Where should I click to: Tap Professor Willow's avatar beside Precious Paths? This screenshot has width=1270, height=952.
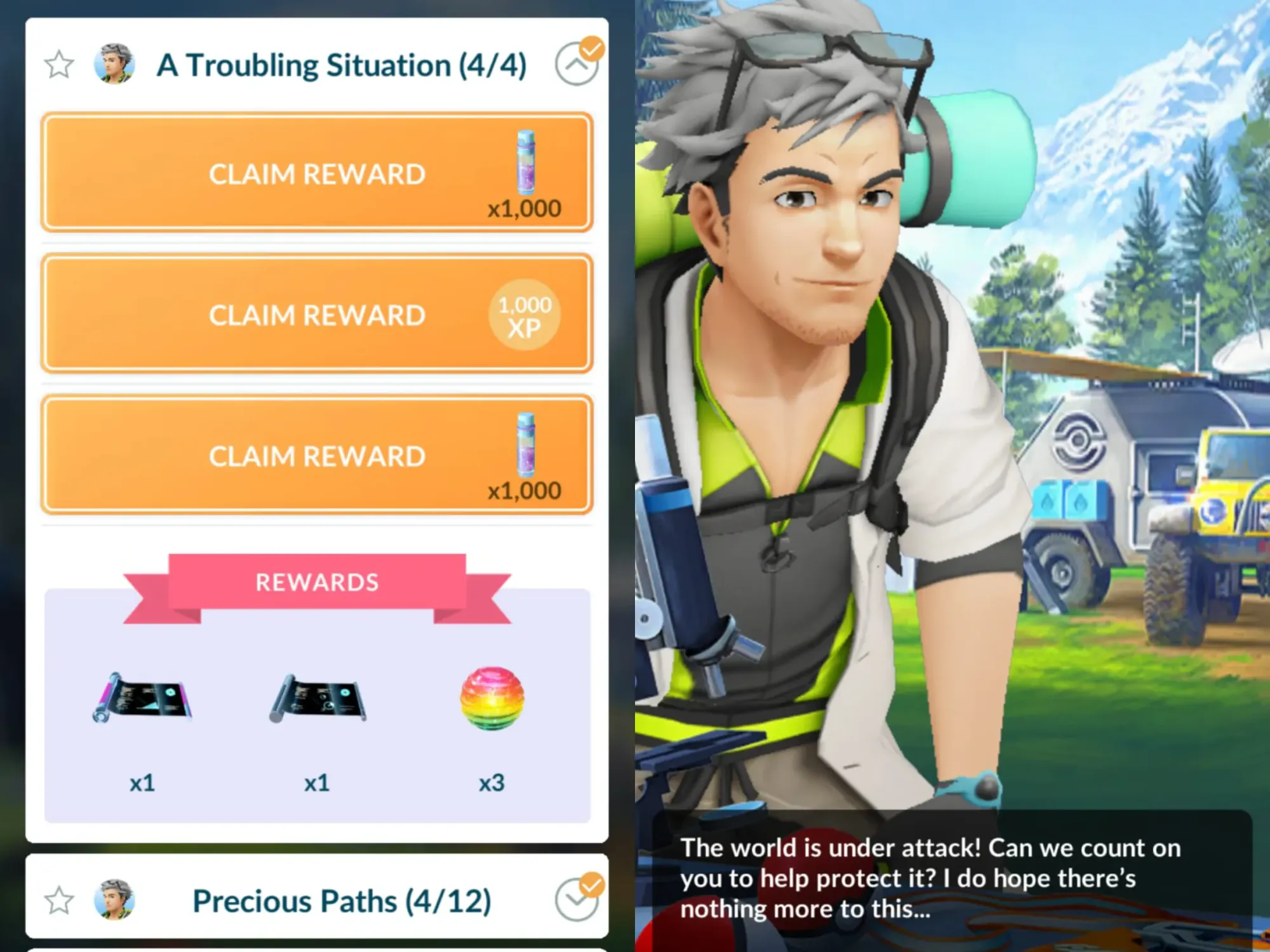114,900
